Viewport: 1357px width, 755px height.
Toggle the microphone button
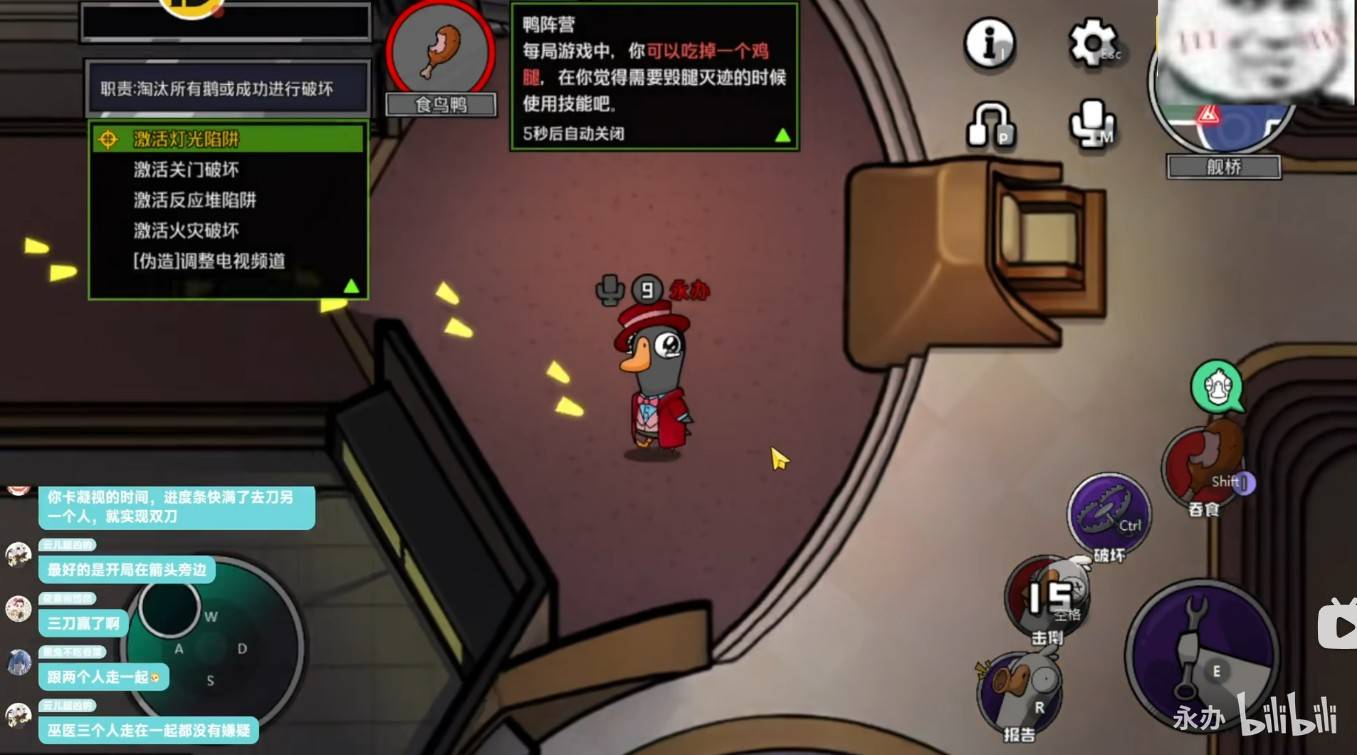pos(1092,124)
